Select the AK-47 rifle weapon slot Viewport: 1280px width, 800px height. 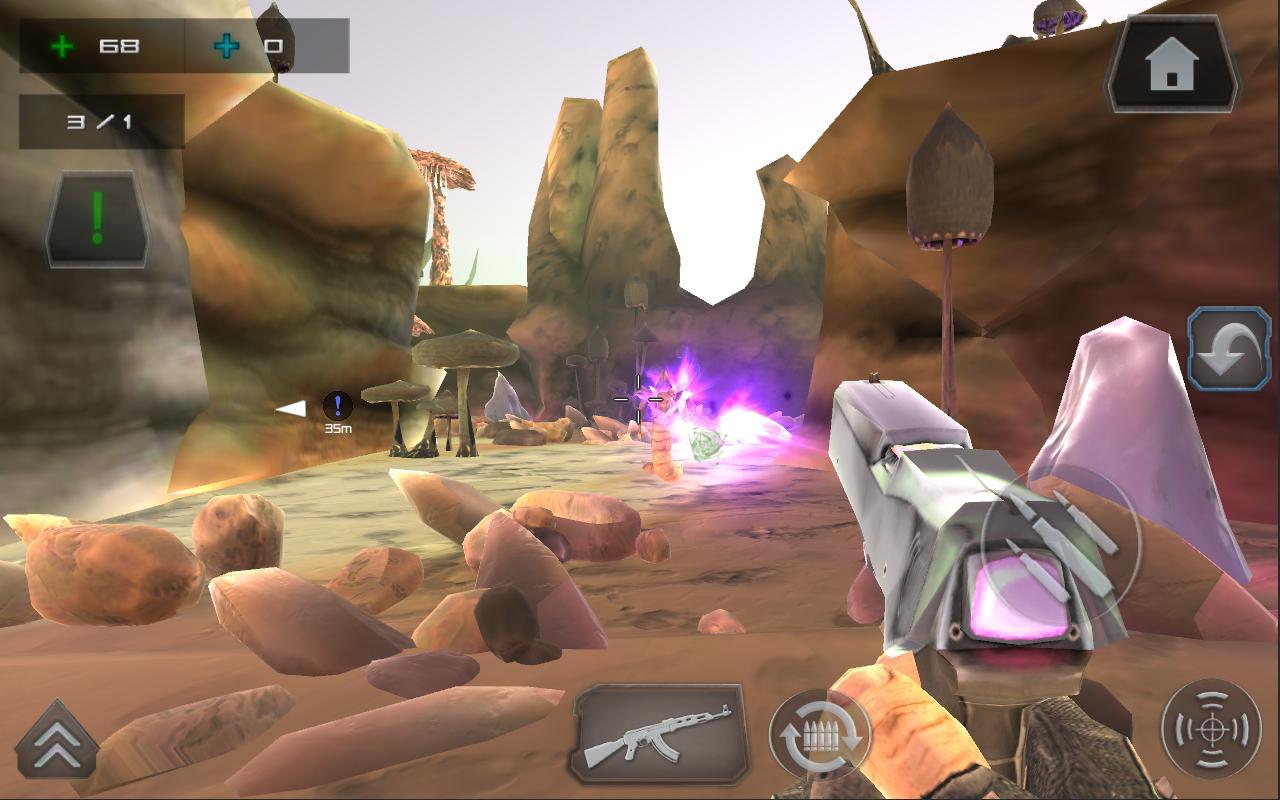coord(658,733)
